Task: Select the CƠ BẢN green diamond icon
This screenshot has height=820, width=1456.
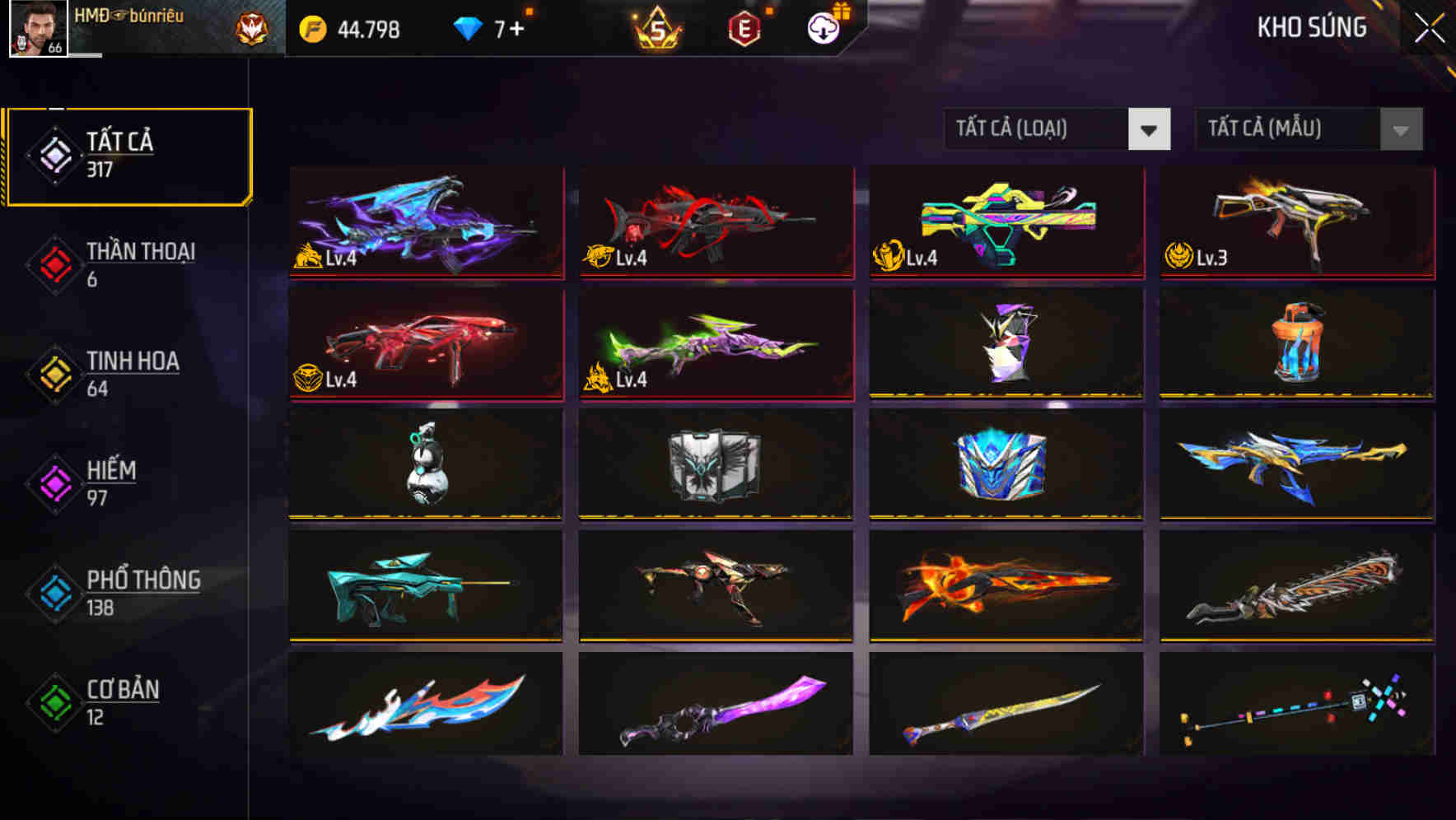Action: click(54, 702)
